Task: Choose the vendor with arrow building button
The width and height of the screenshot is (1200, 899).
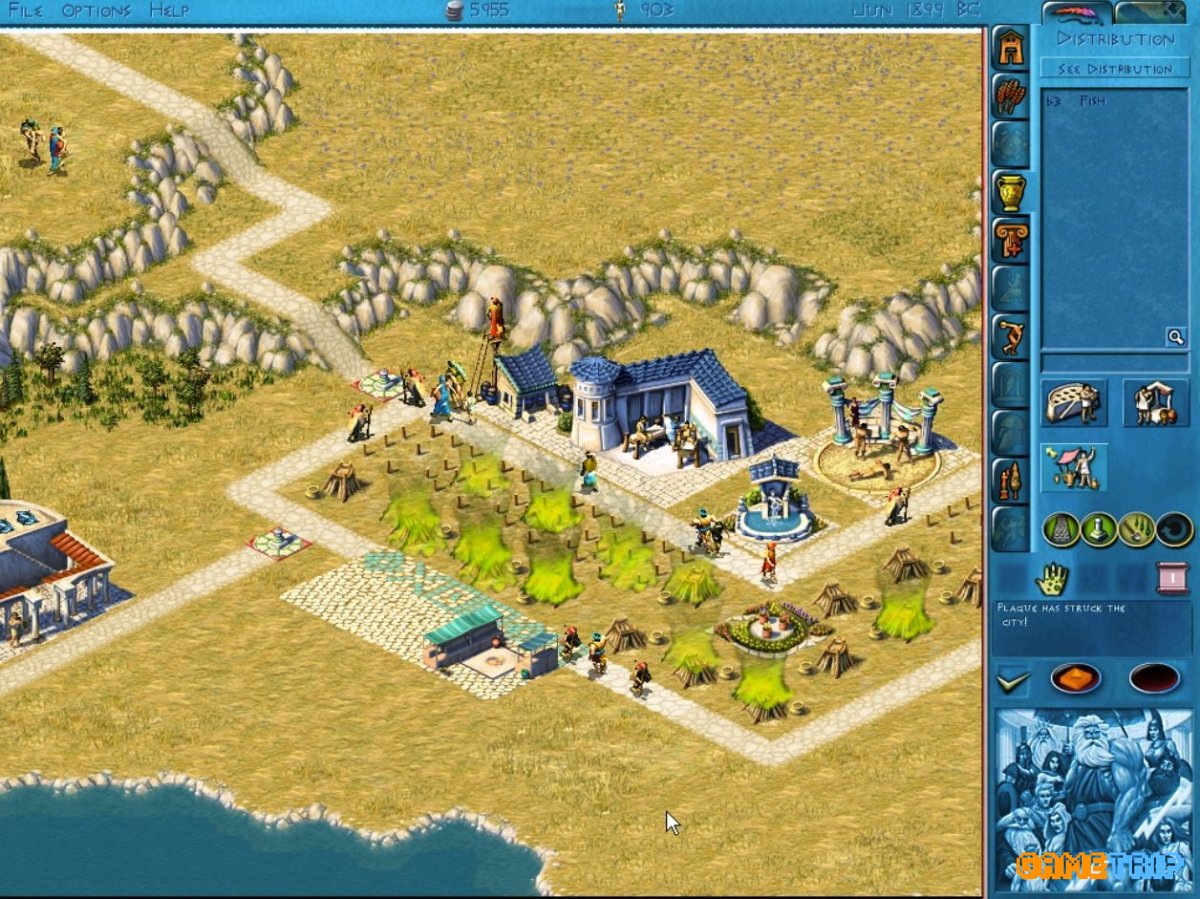Action: (1074, 467)
